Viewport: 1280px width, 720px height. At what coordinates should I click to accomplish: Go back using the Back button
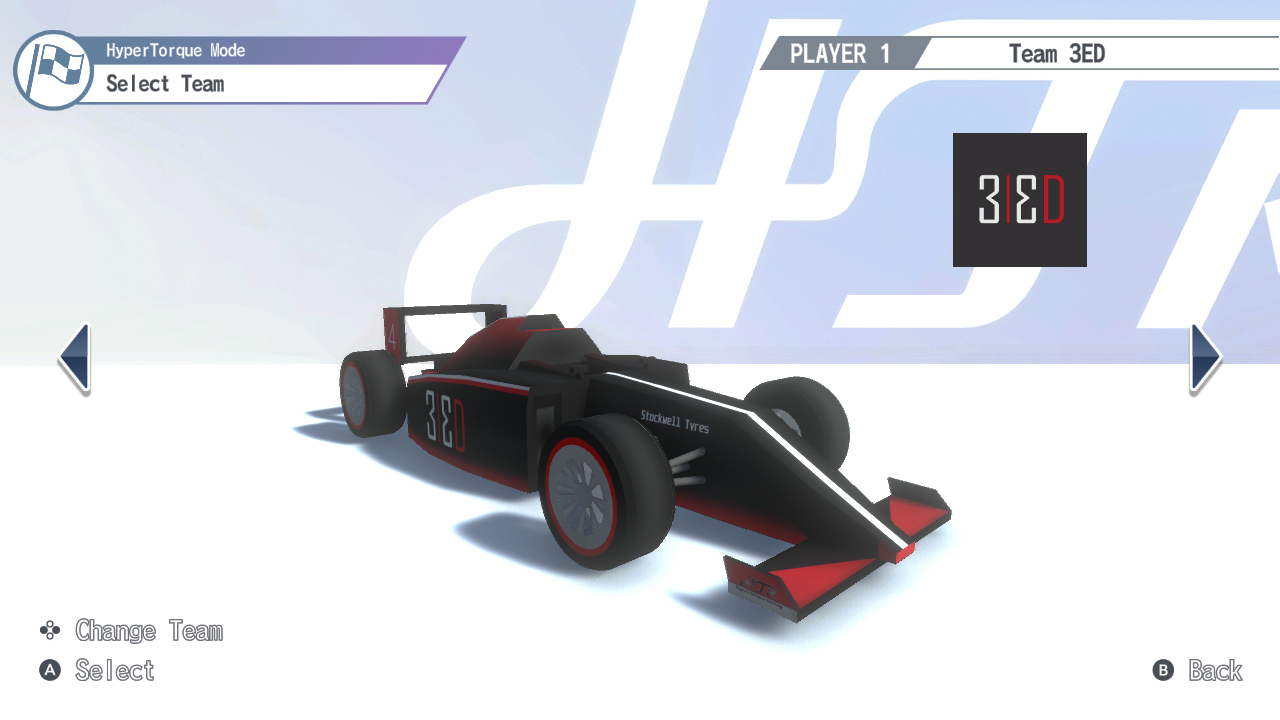pos(1215,671)
